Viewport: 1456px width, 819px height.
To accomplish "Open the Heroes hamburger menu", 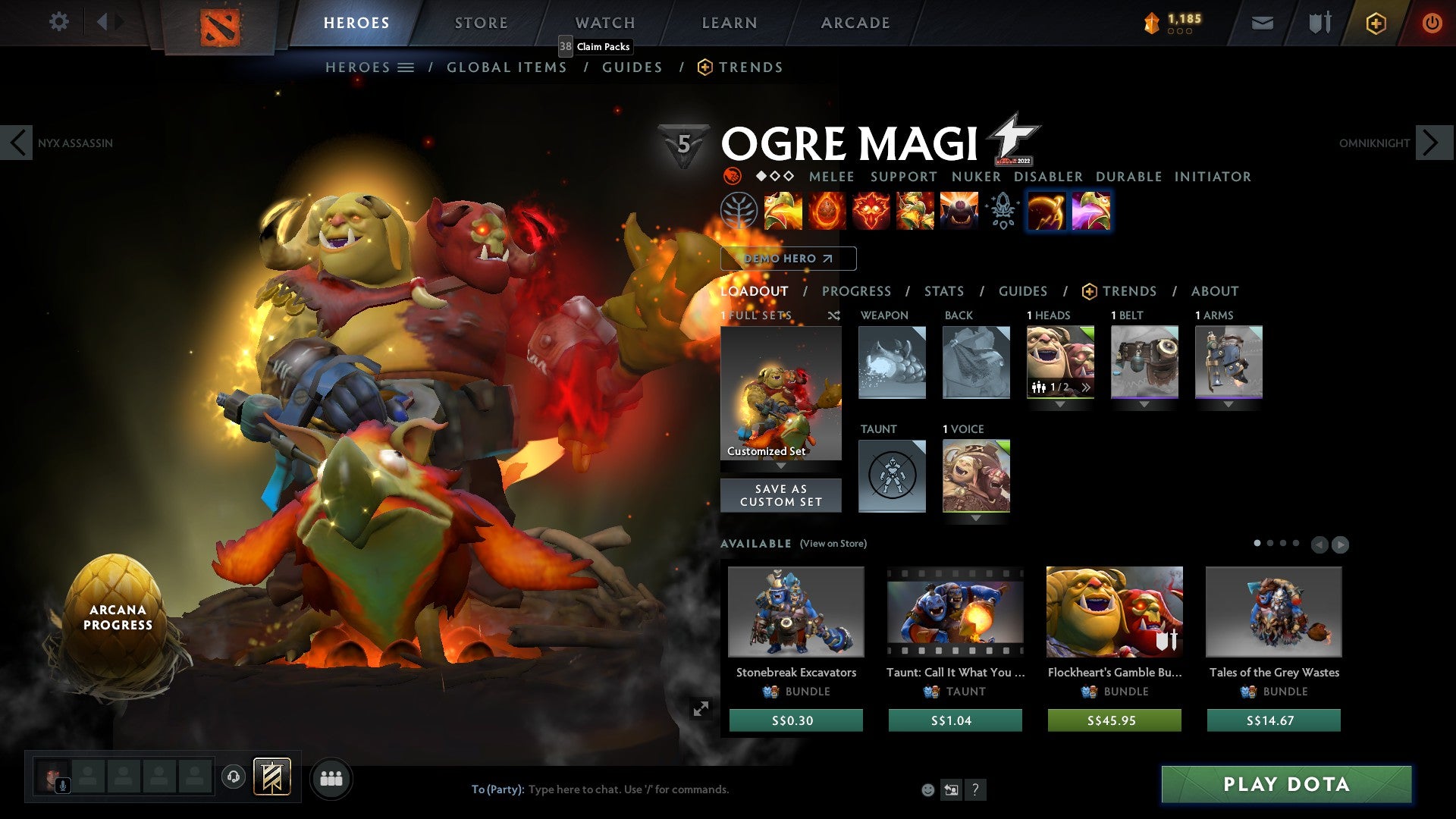I will coord(406,67).
